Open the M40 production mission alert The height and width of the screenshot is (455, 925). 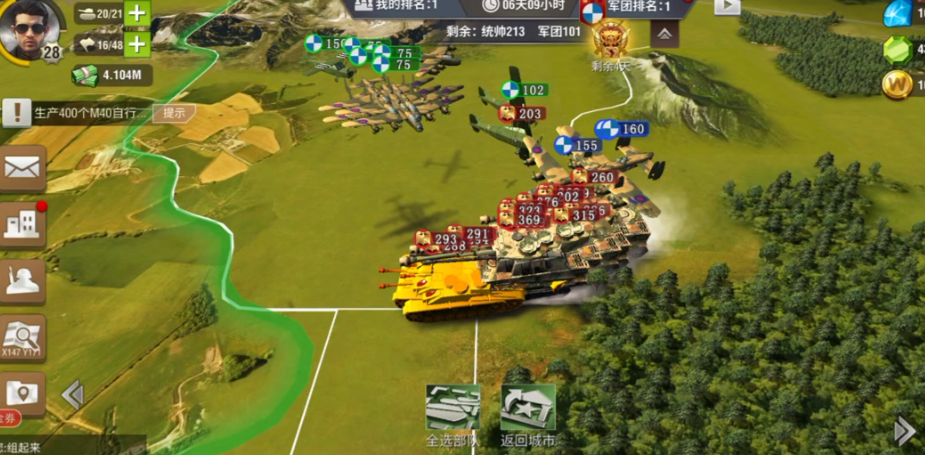(16, 113)
